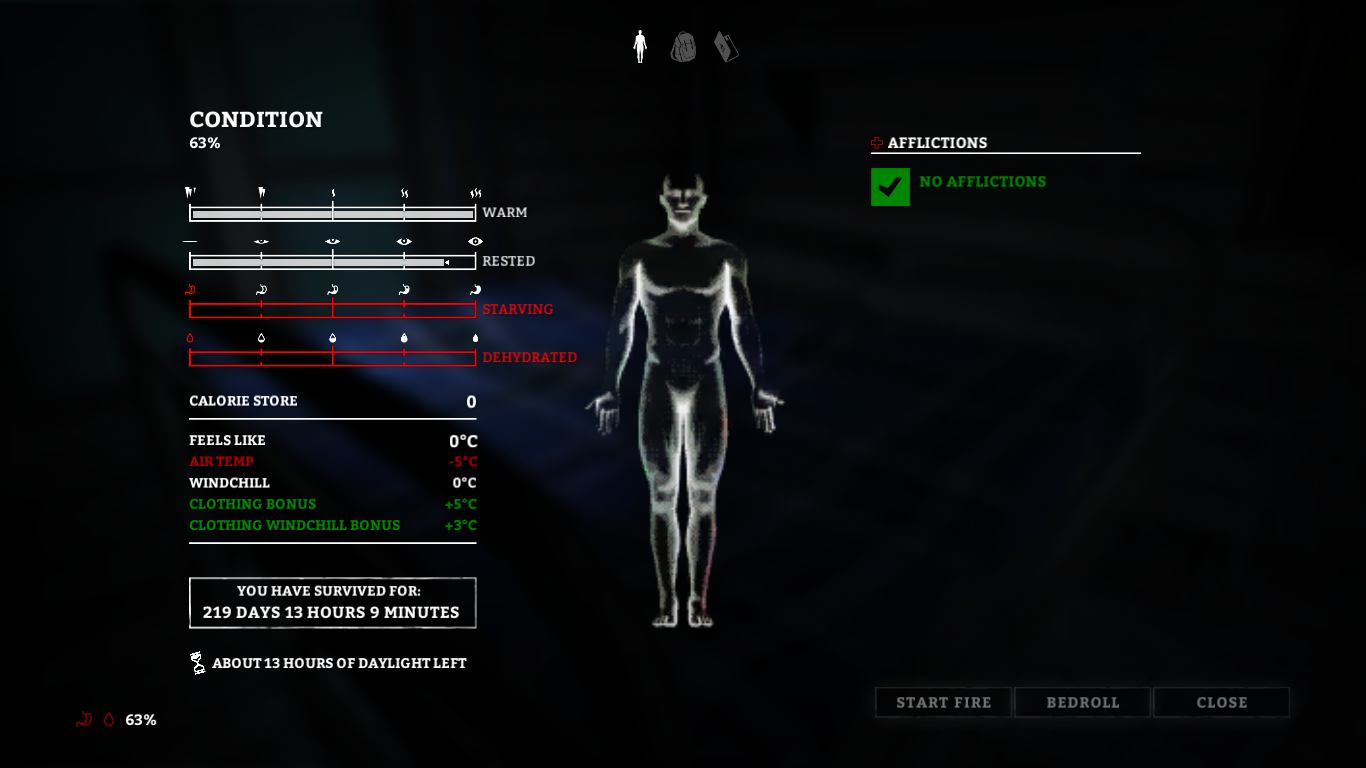Open the character status tab icon

tap(640, 46)
